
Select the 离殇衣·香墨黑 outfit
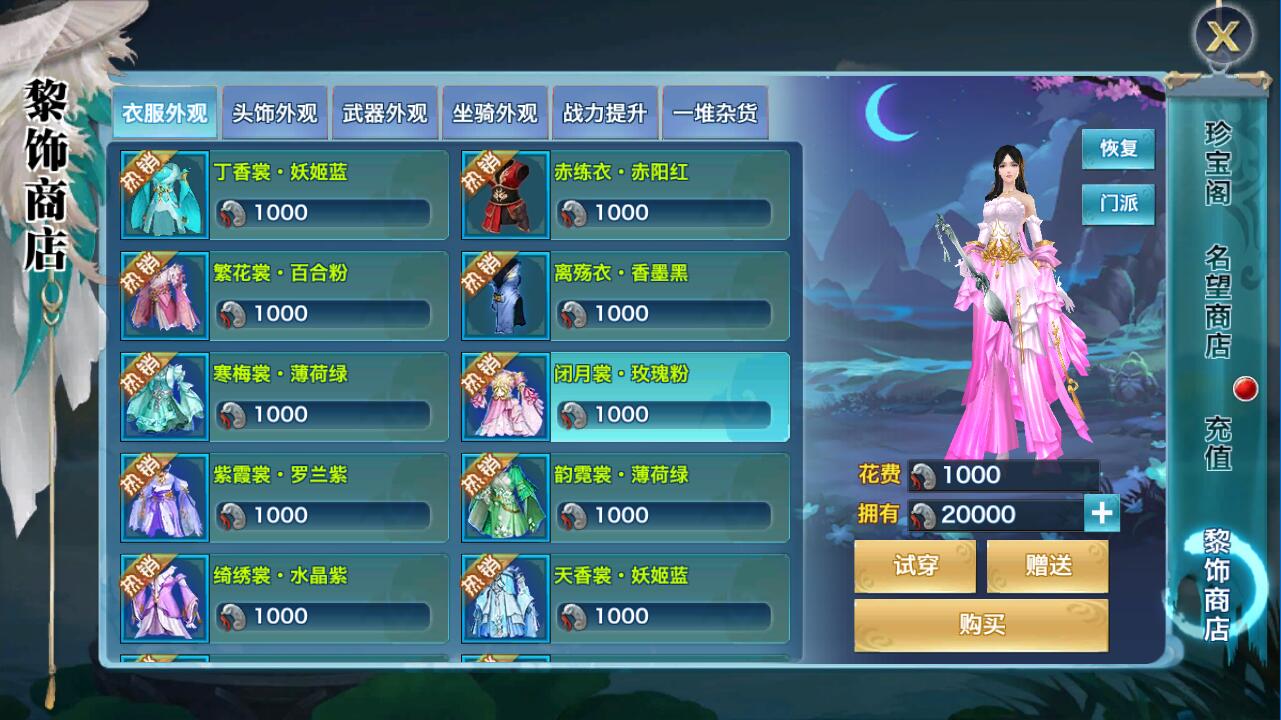pos(625,296)
